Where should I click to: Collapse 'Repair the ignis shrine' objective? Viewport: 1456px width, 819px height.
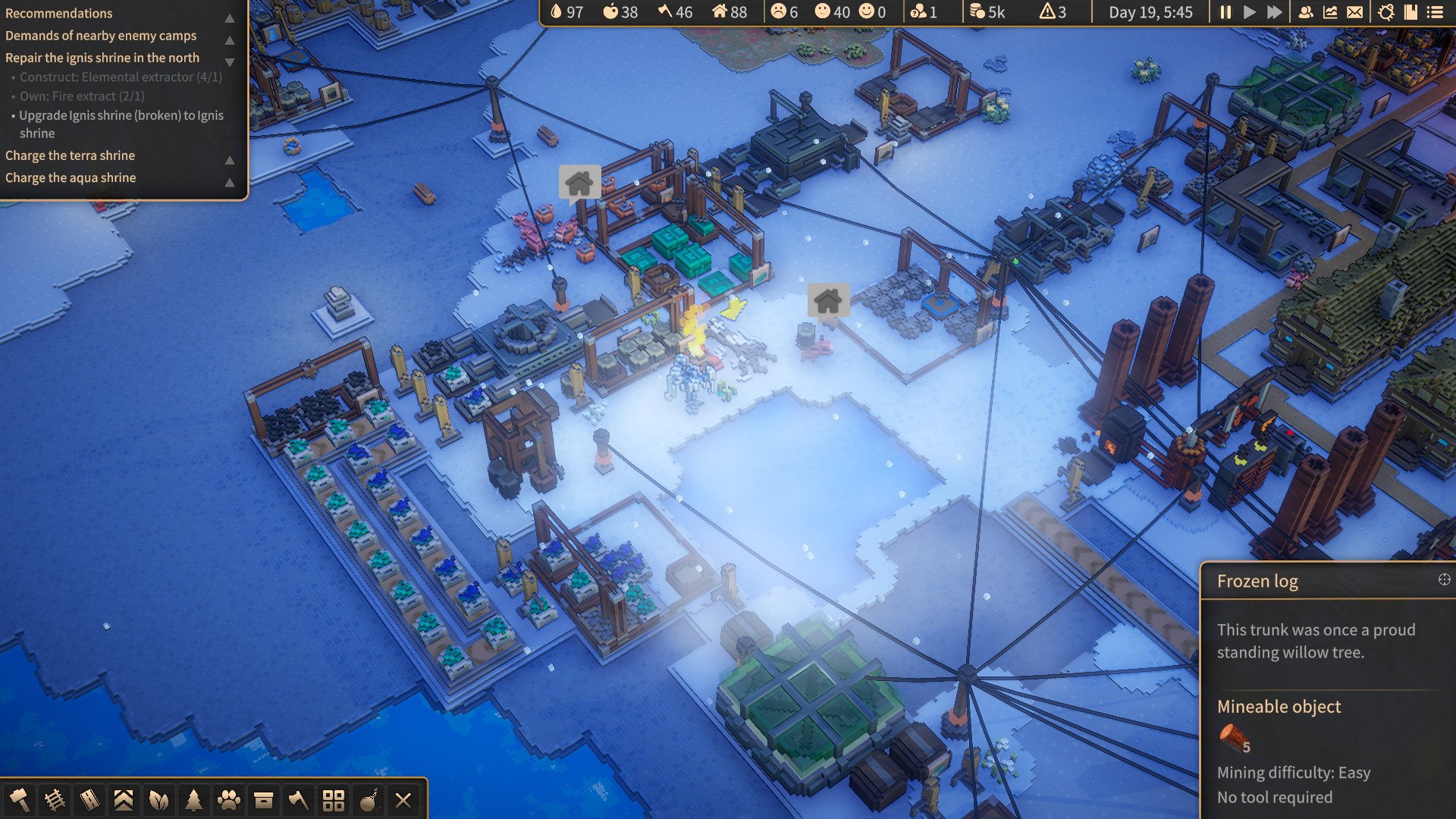pyautogui.click(x=229, y=62)
